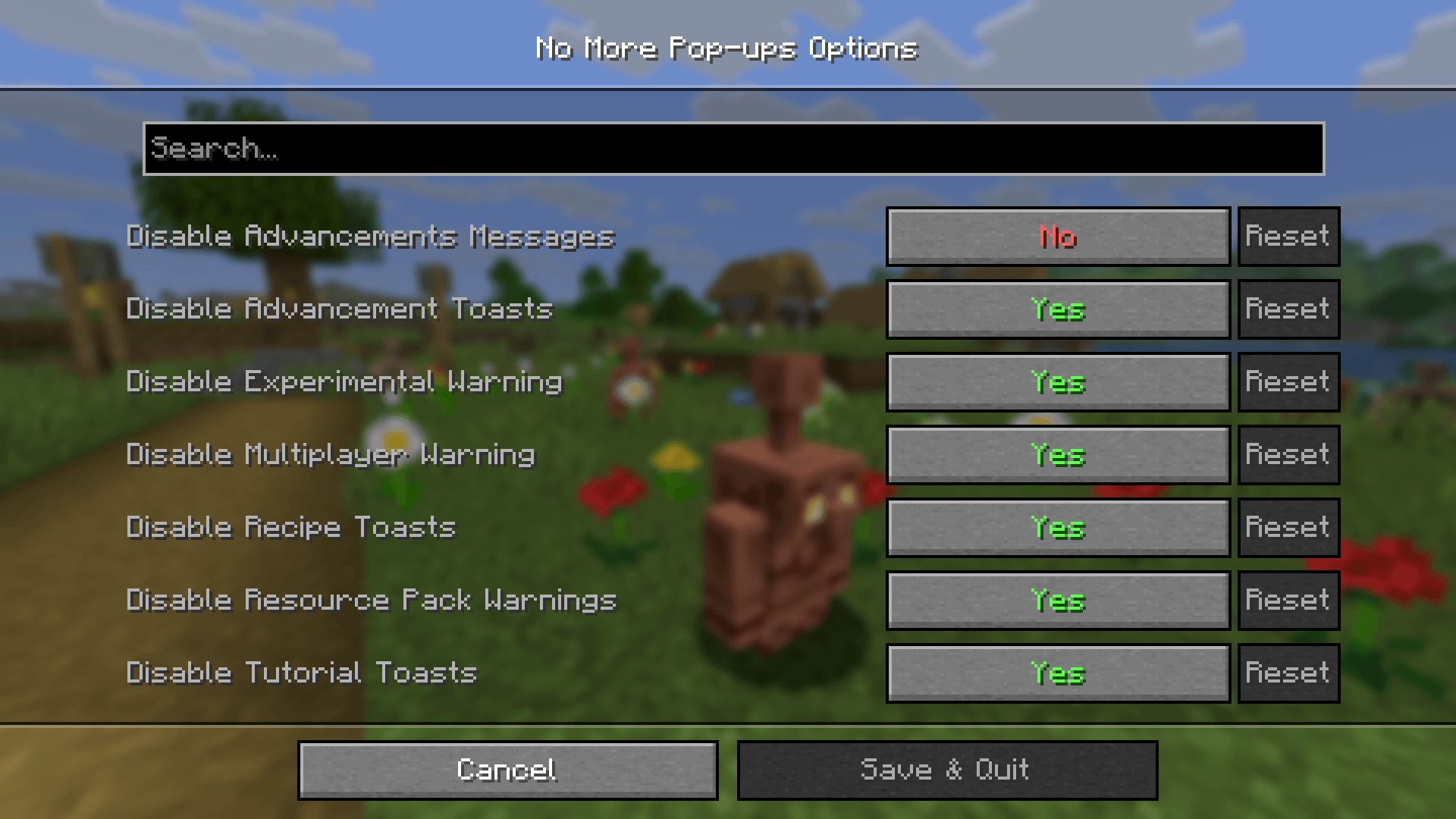Reset the Advancements Messages setting

tap(1288, 237)
